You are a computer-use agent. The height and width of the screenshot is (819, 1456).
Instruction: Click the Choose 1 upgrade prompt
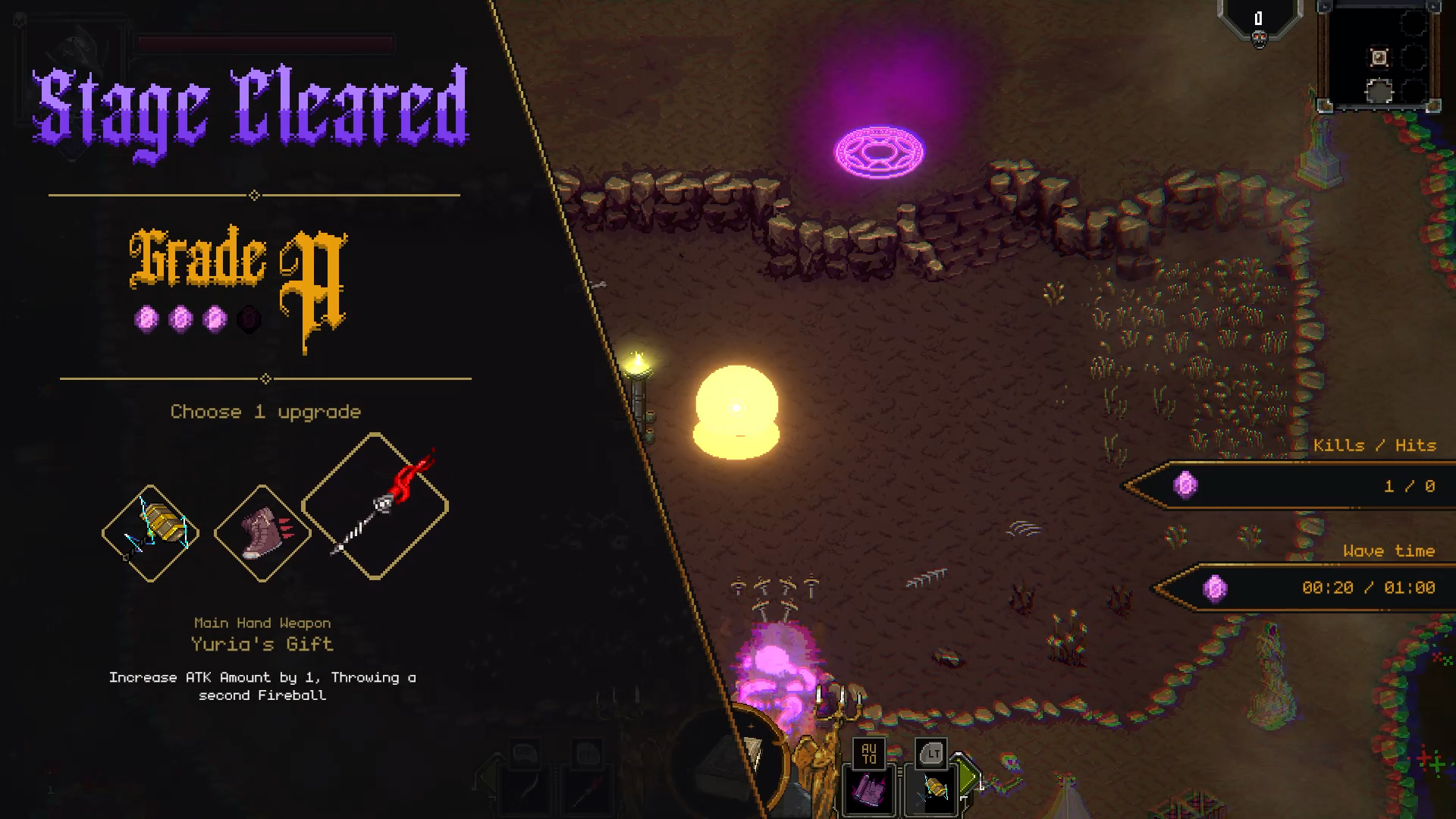[x=265, y=412]
